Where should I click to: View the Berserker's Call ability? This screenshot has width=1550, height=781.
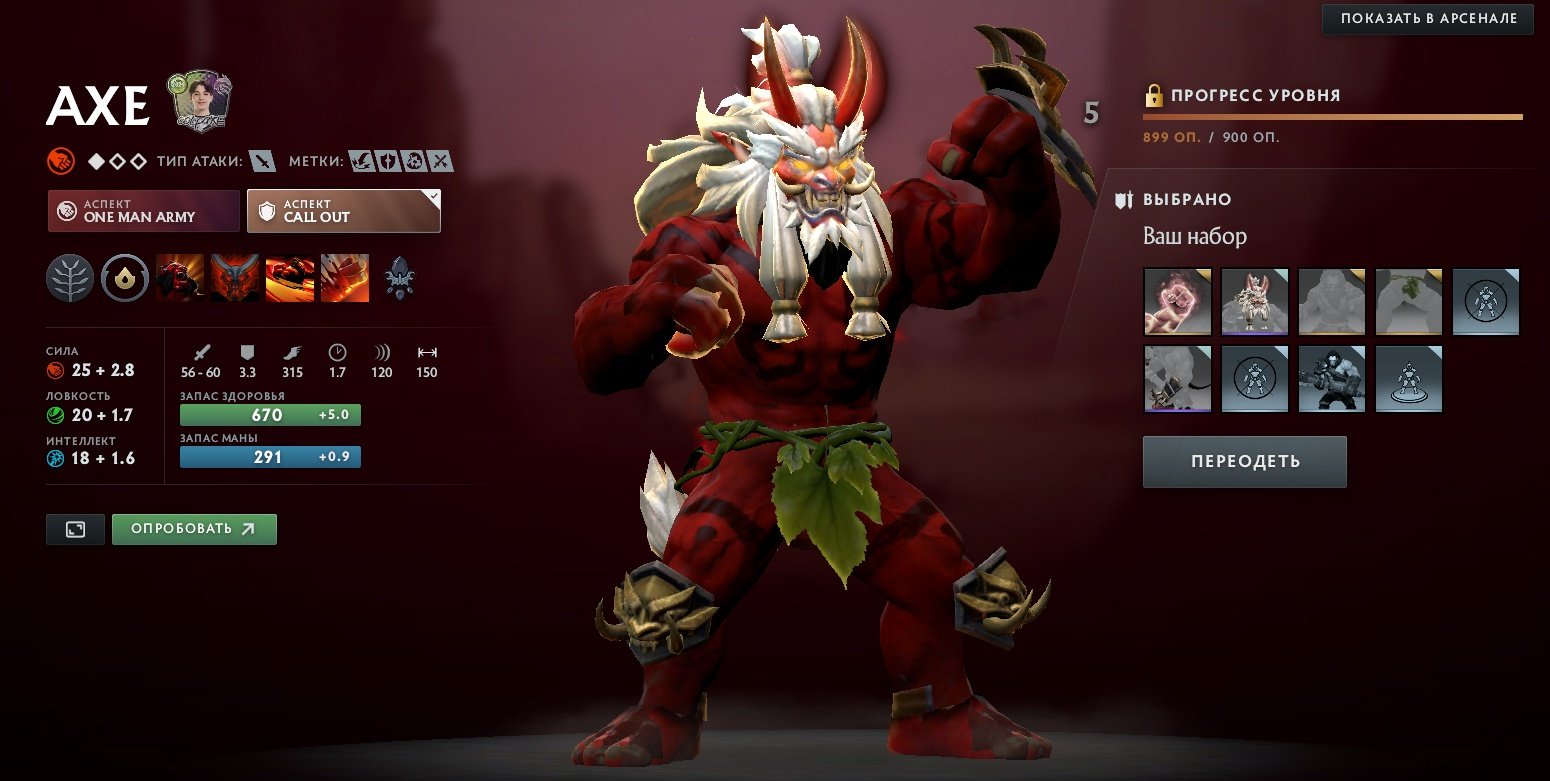[x=180, y=278]
